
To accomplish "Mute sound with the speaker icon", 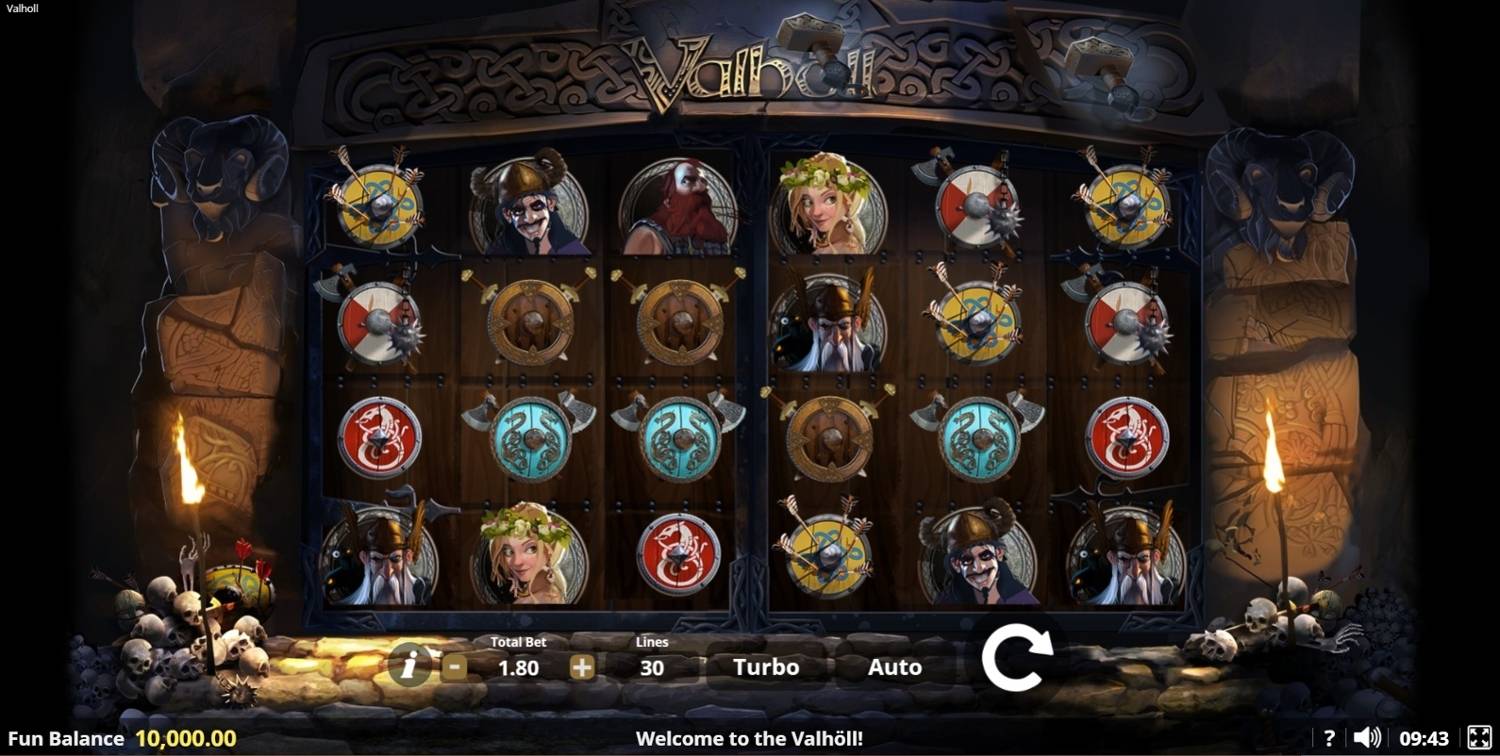I will (x=1366, y=738).
